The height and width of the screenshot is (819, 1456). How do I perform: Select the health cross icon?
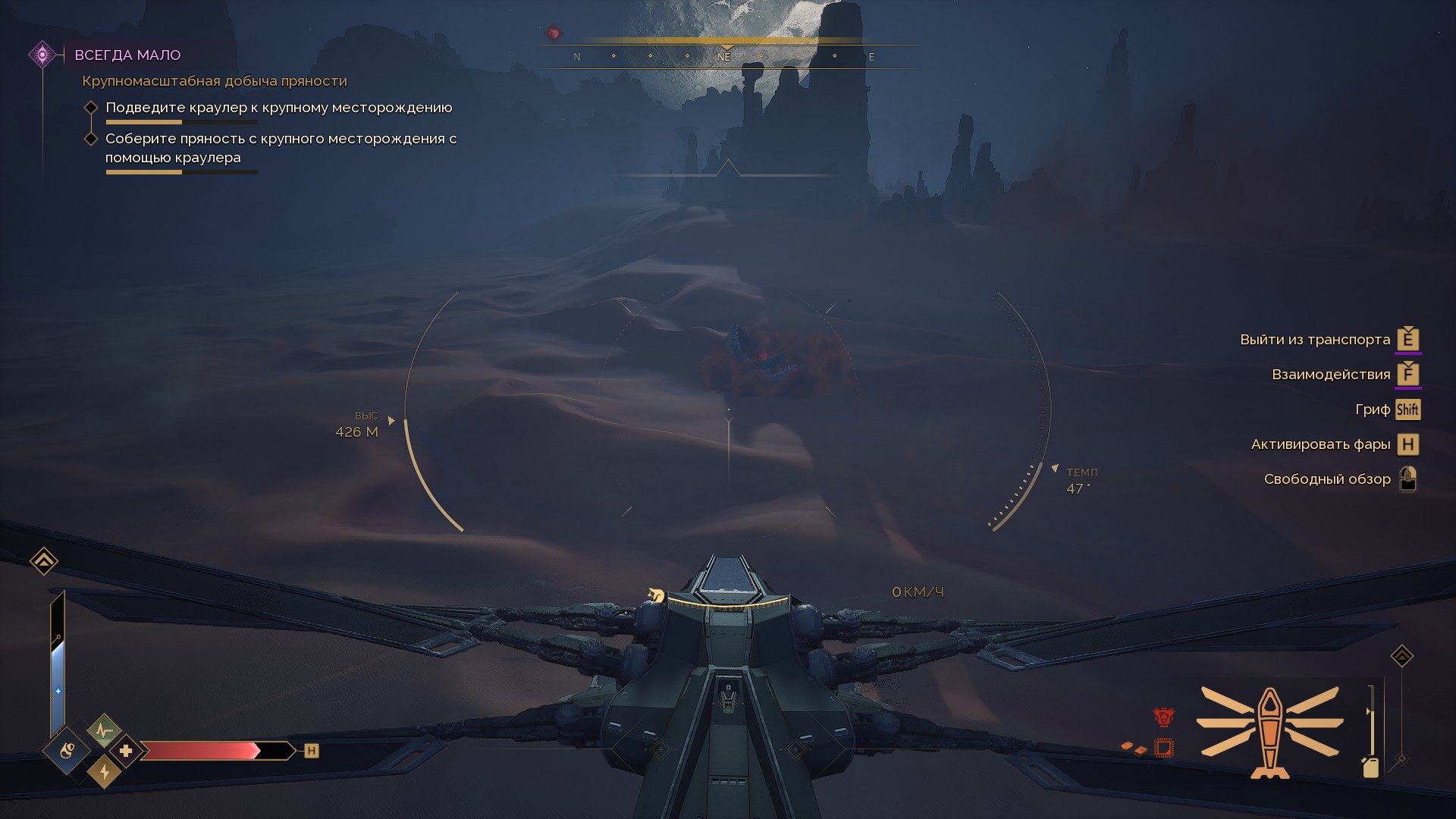(126, 751)
